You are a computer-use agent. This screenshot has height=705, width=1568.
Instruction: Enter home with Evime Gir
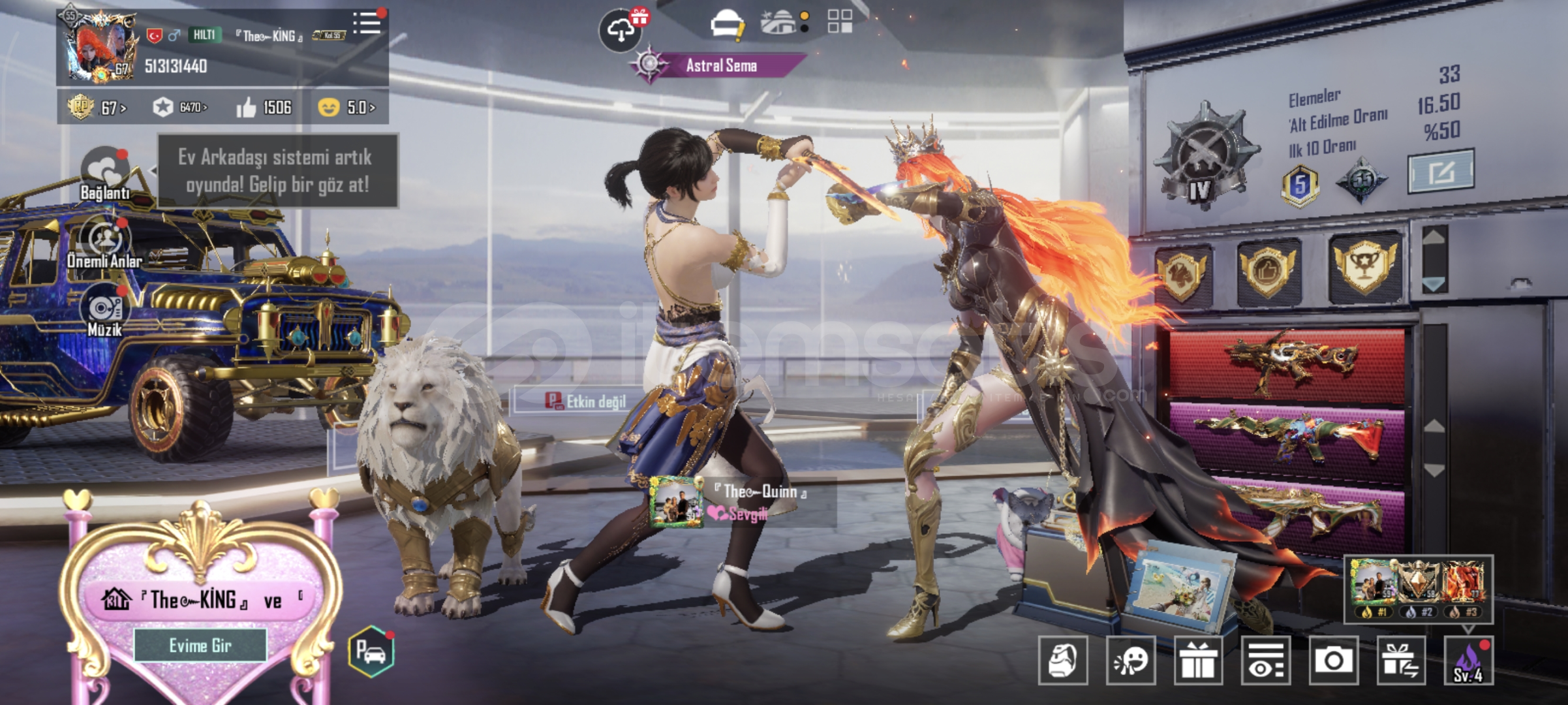(x=200, y=646)
